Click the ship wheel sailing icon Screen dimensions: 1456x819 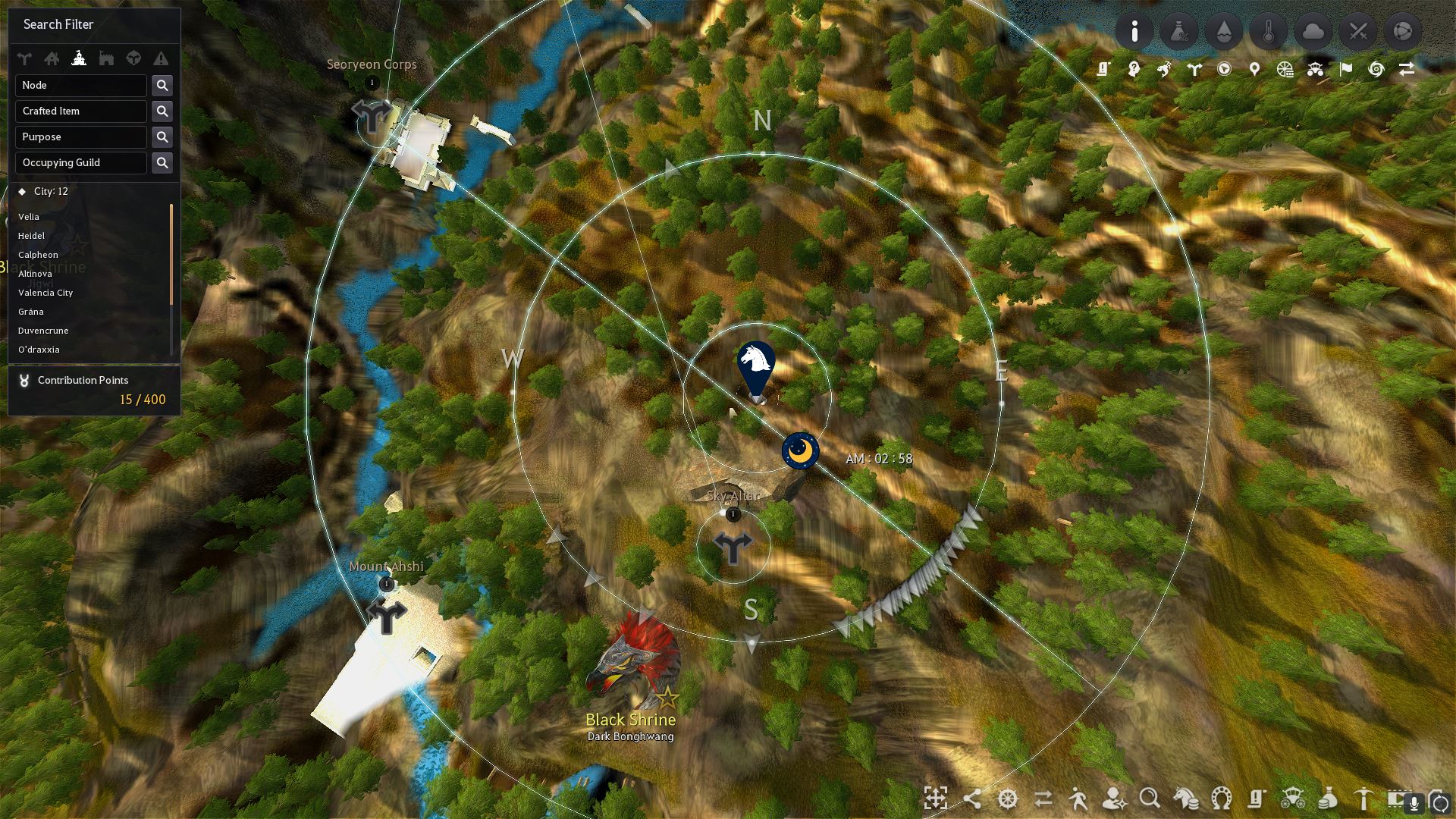[1008, 799]
